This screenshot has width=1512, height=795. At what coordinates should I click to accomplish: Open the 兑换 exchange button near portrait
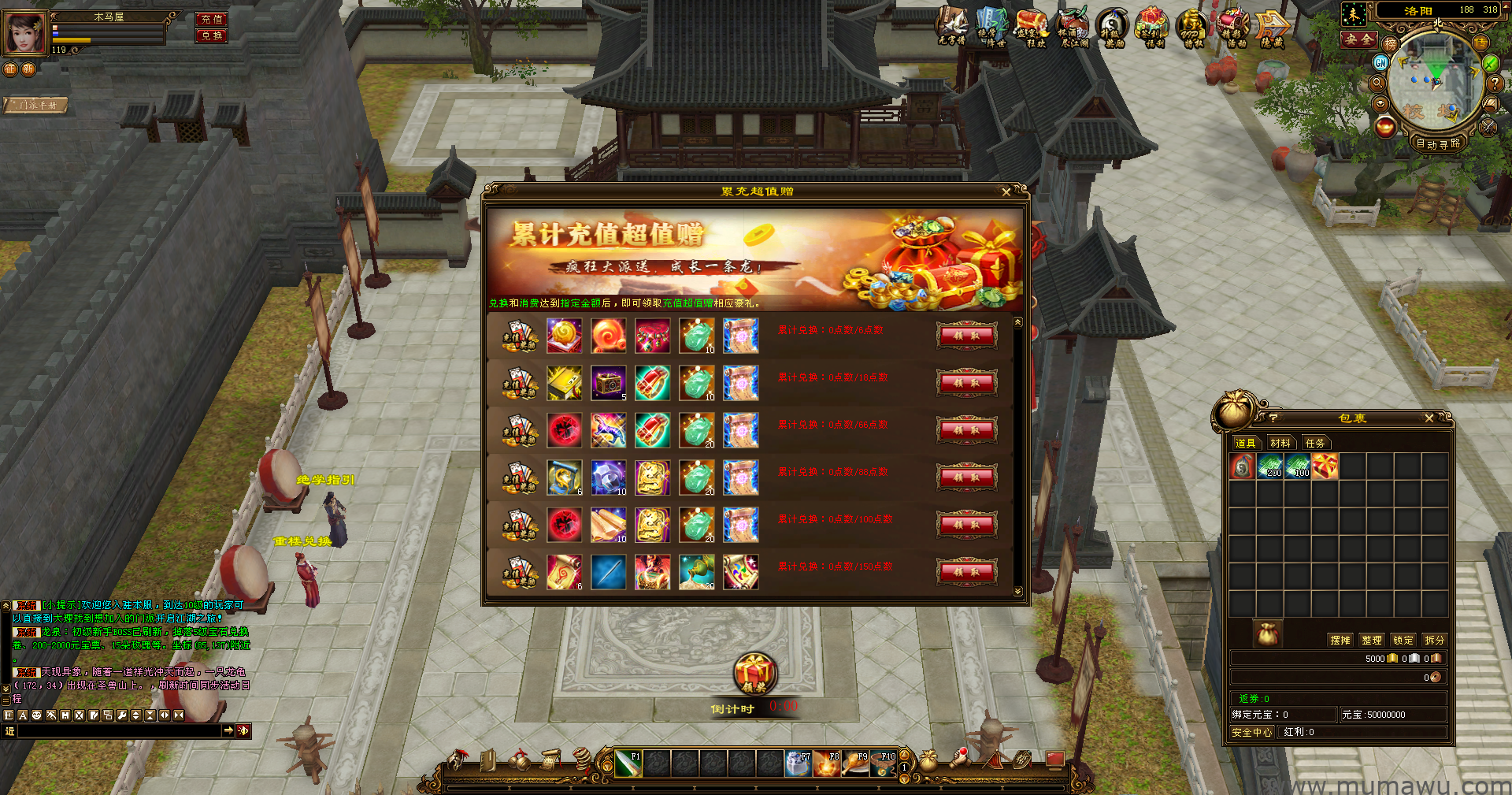[x=211, y=35]
